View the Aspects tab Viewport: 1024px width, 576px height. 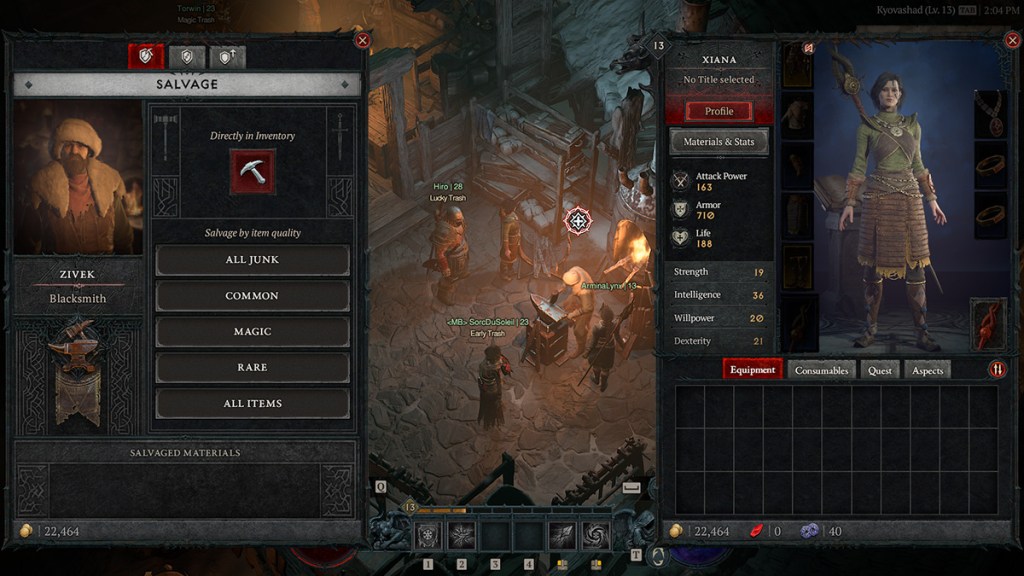(x=927, y=370)
